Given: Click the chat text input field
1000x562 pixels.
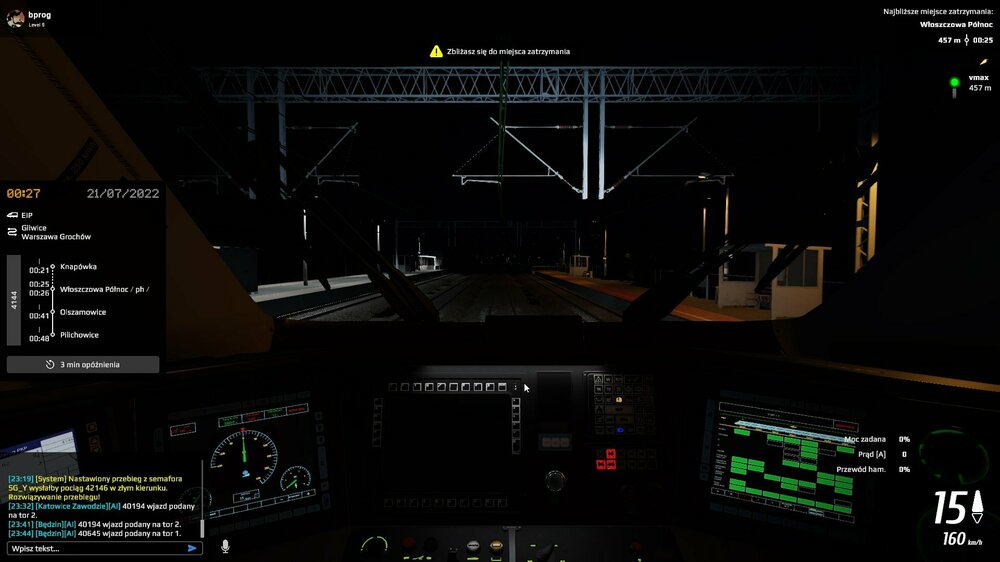Looking at the screenshot, I should (95, 548).
